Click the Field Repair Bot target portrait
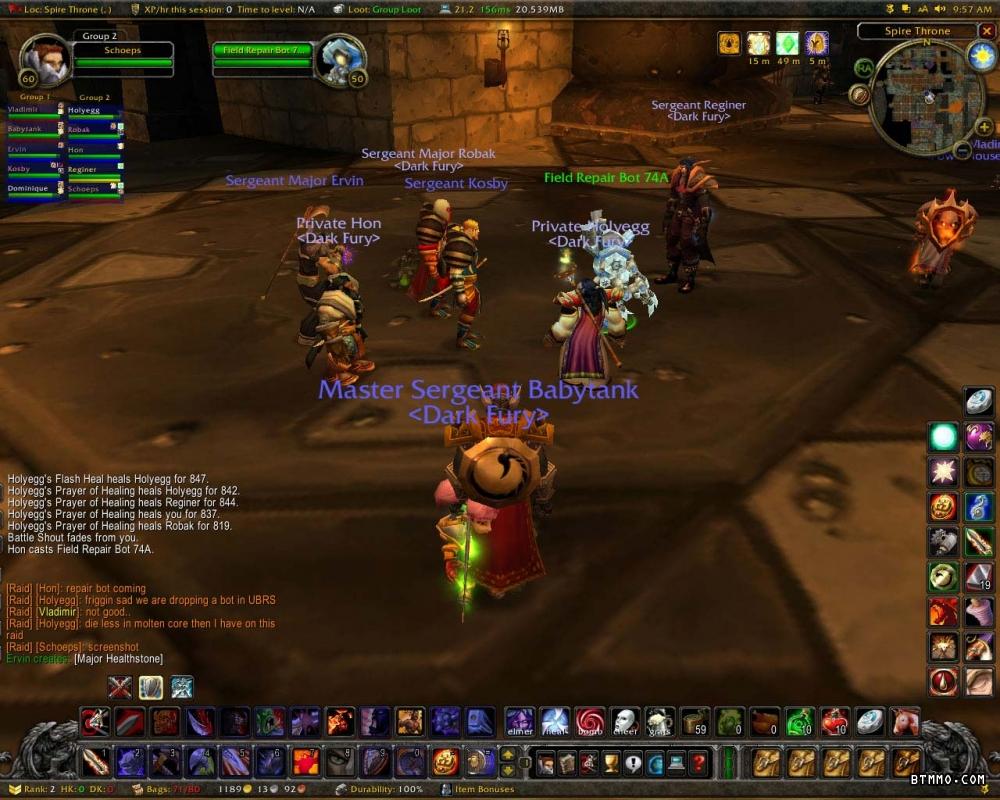The image size is (1000, 800). point(340,61)
